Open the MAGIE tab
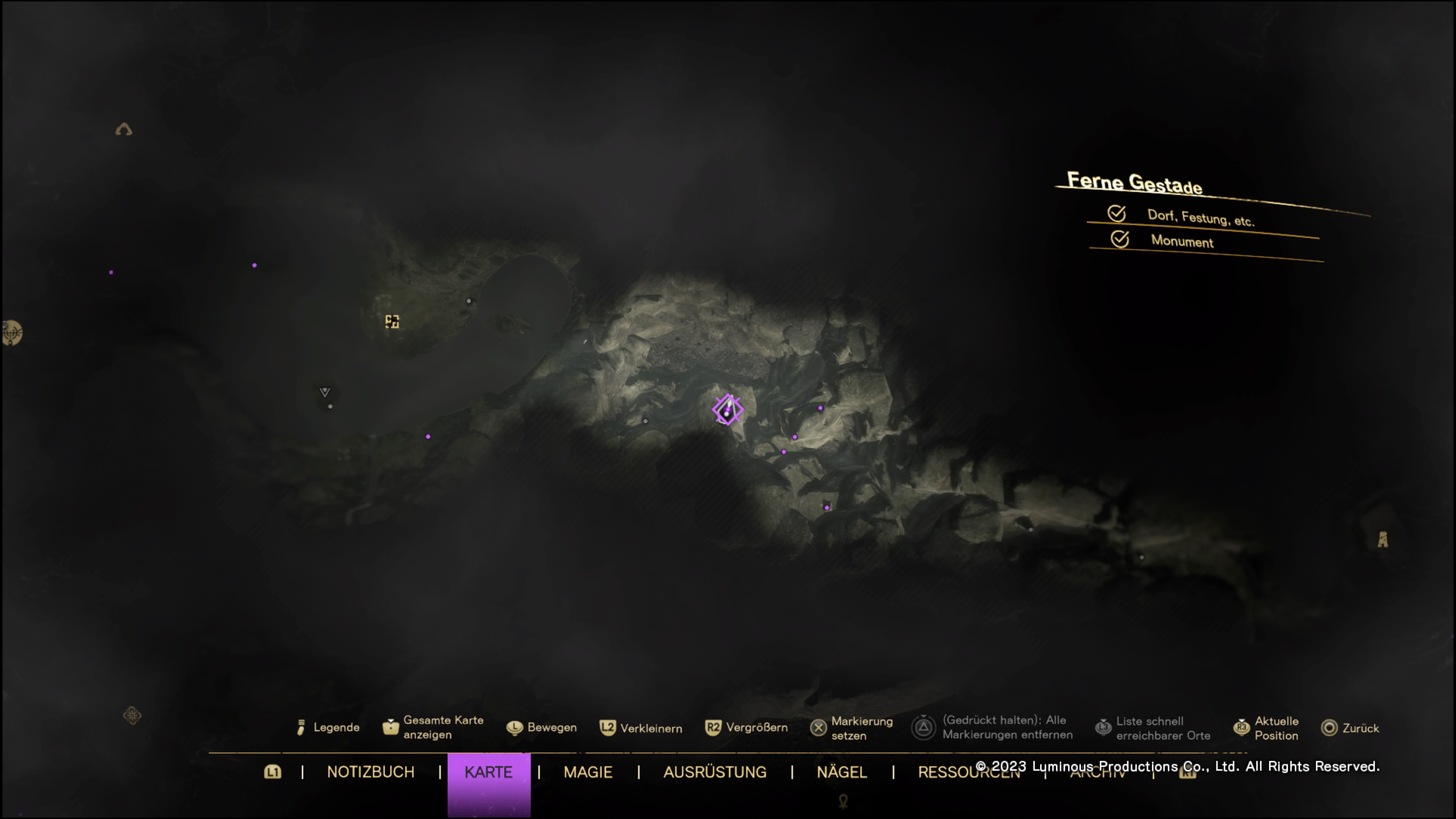 tap(588, 772)
